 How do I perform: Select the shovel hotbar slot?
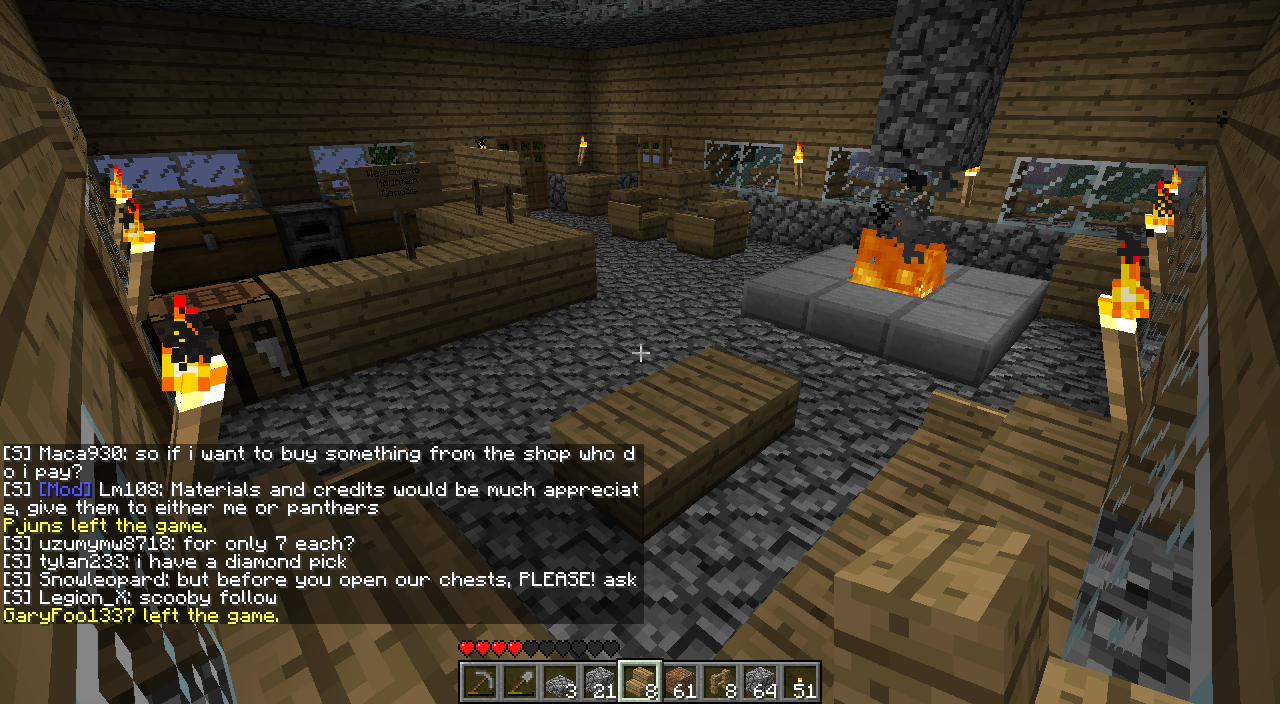(520, 682)
